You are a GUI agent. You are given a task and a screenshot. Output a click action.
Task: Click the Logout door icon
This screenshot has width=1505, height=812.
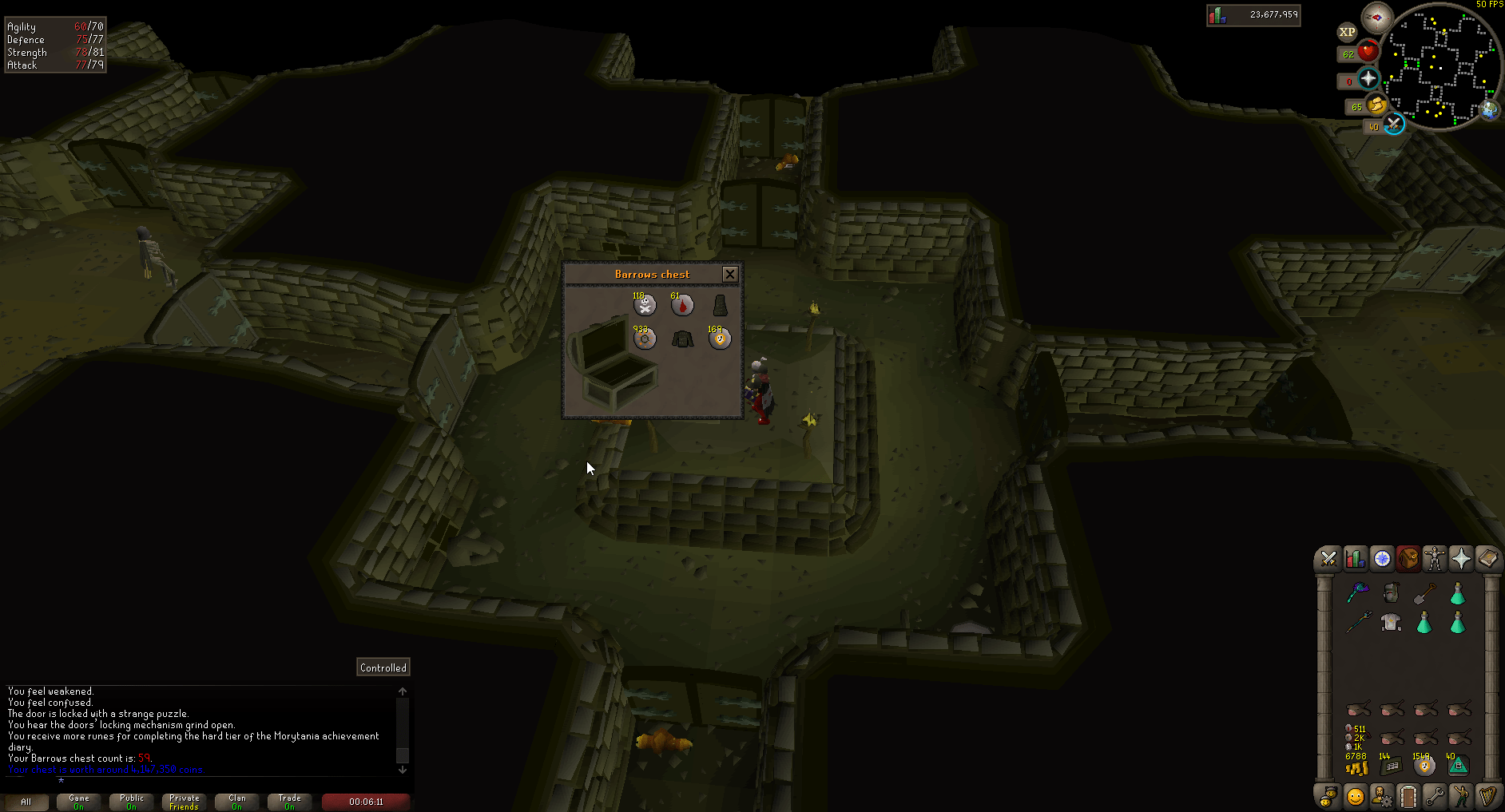coord(1408,796)
